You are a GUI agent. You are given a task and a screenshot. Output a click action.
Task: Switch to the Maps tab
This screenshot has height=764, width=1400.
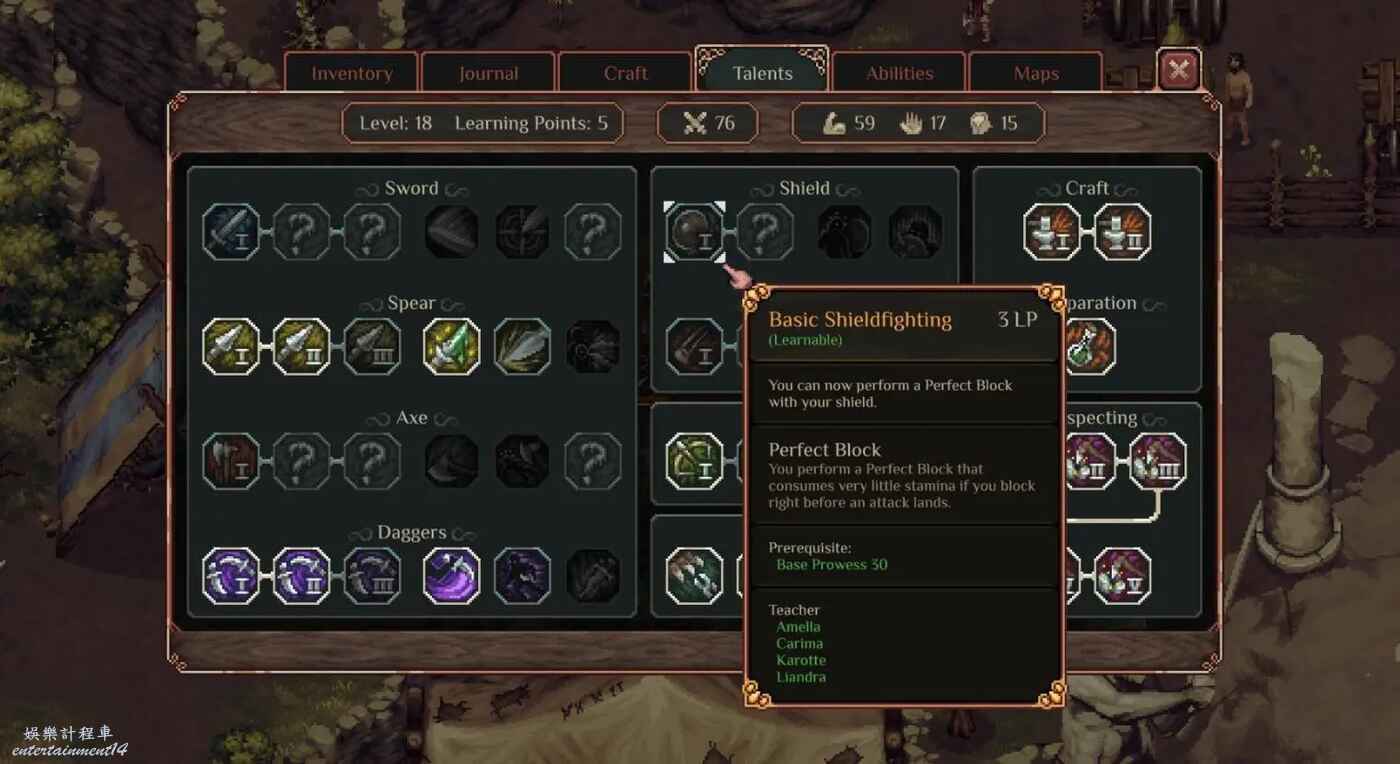1036,73
